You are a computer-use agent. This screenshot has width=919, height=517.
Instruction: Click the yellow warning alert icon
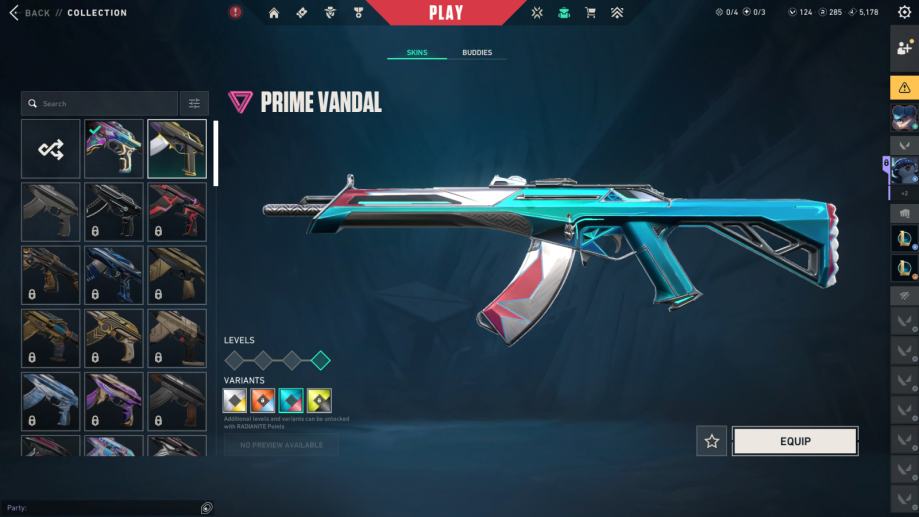coord(904,87)
